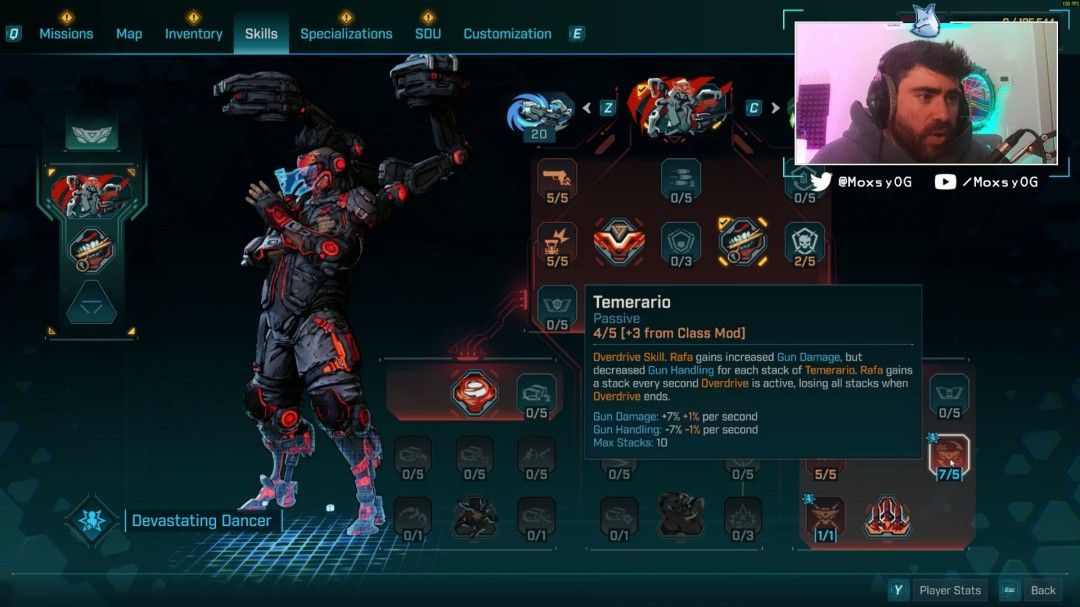This screenshot has width=1080, height=607.
Task: Select the 1/1 skill node at bottom right
Action: click(x=826, y=516)
